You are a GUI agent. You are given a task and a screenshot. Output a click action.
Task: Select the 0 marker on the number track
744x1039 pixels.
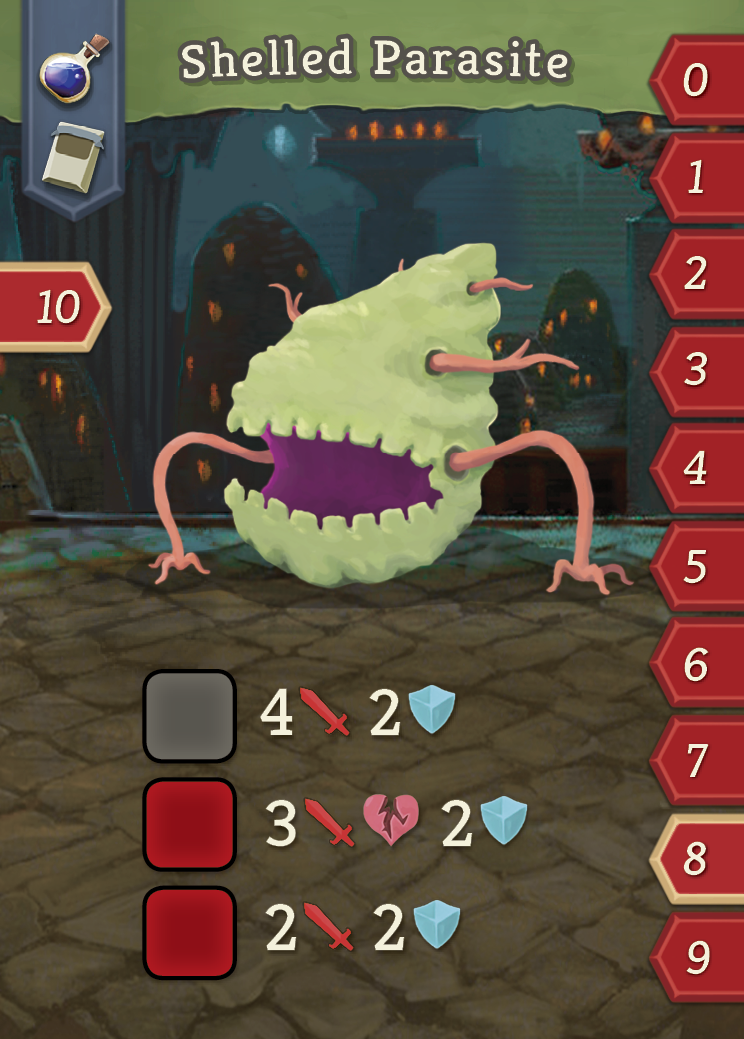pyautogui.click(x=697, y=81)
